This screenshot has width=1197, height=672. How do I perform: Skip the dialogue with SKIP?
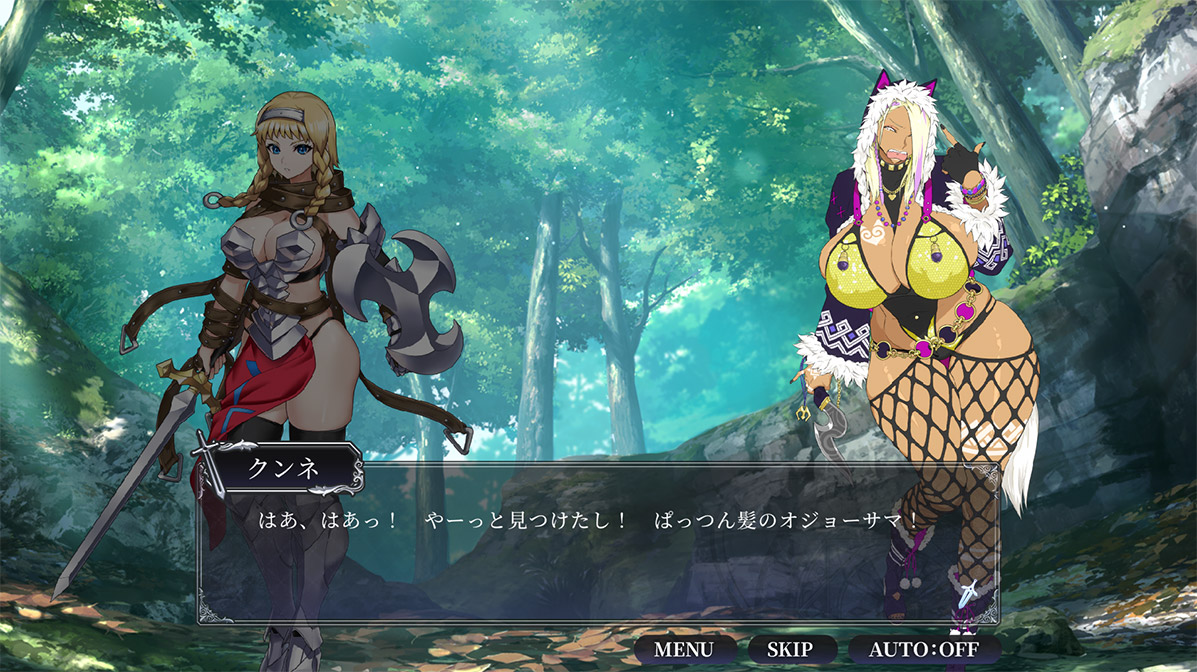(789, 649)
